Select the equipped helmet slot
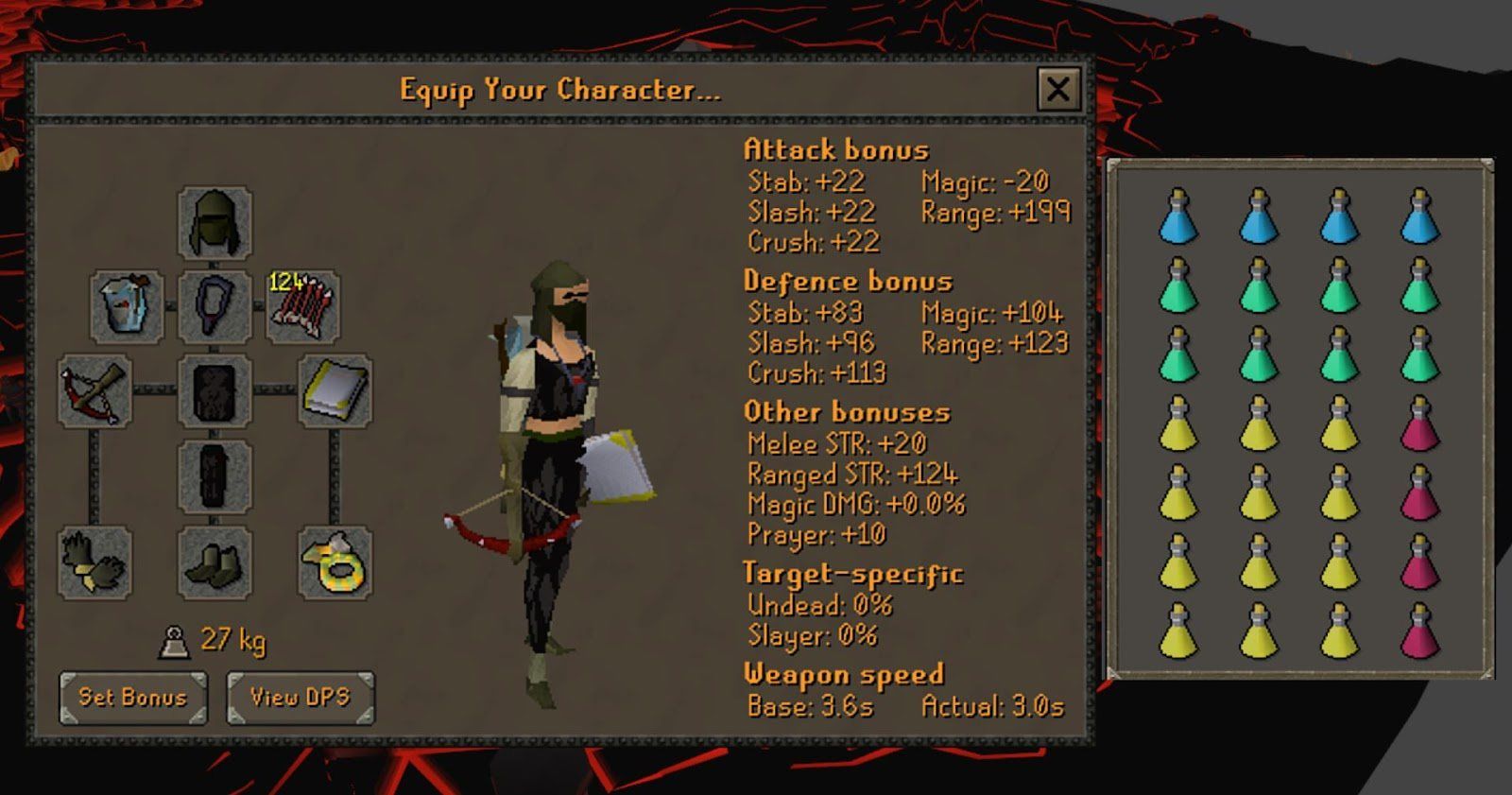Screen dimensions: 1512x795 213,222
